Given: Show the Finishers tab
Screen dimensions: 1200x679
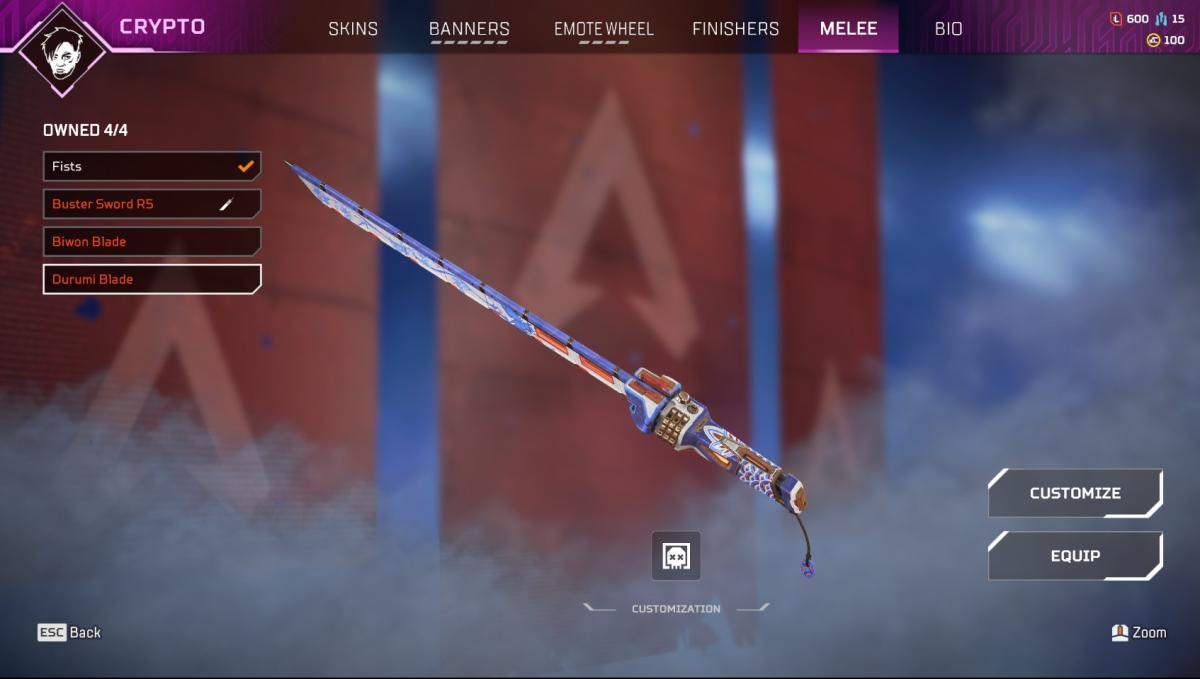Looking at the screenshot, I should pyautogui.click(x=735, y=29).
